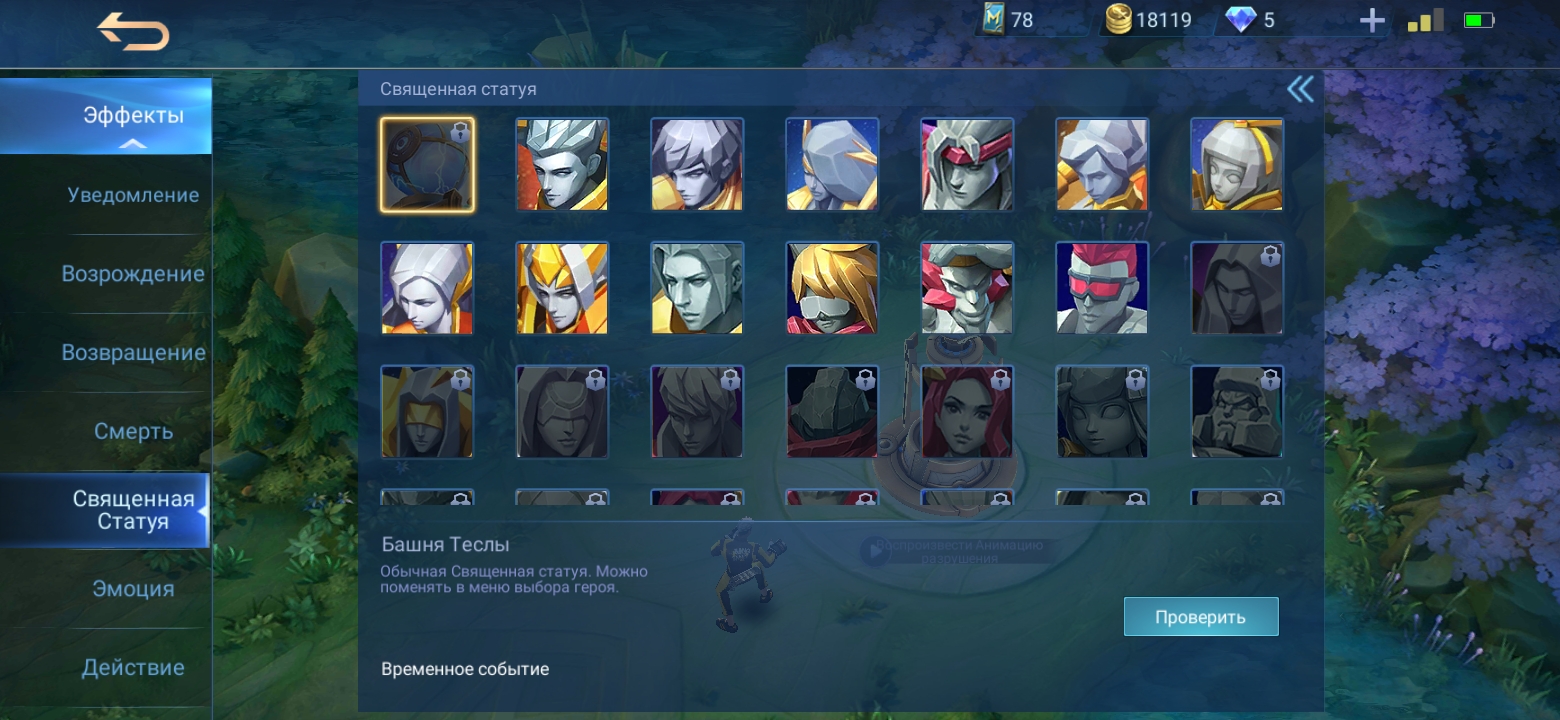Select the Возрождение category
1560x720 pixels.
coord(133,274)
